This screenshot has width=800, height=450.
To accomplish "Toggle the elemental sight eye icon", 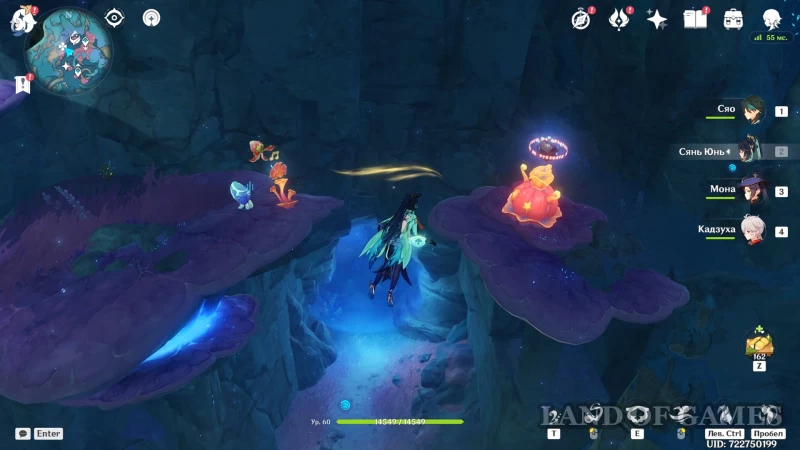I will pos(115,18).
